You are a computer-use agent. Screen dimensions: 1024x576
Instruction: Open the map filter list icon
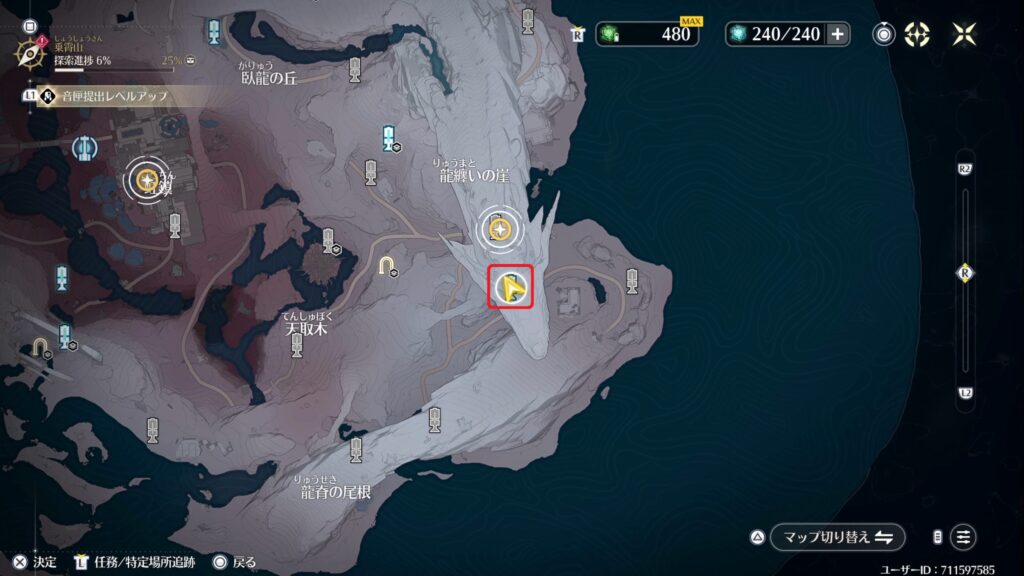(x=963, y=537)
